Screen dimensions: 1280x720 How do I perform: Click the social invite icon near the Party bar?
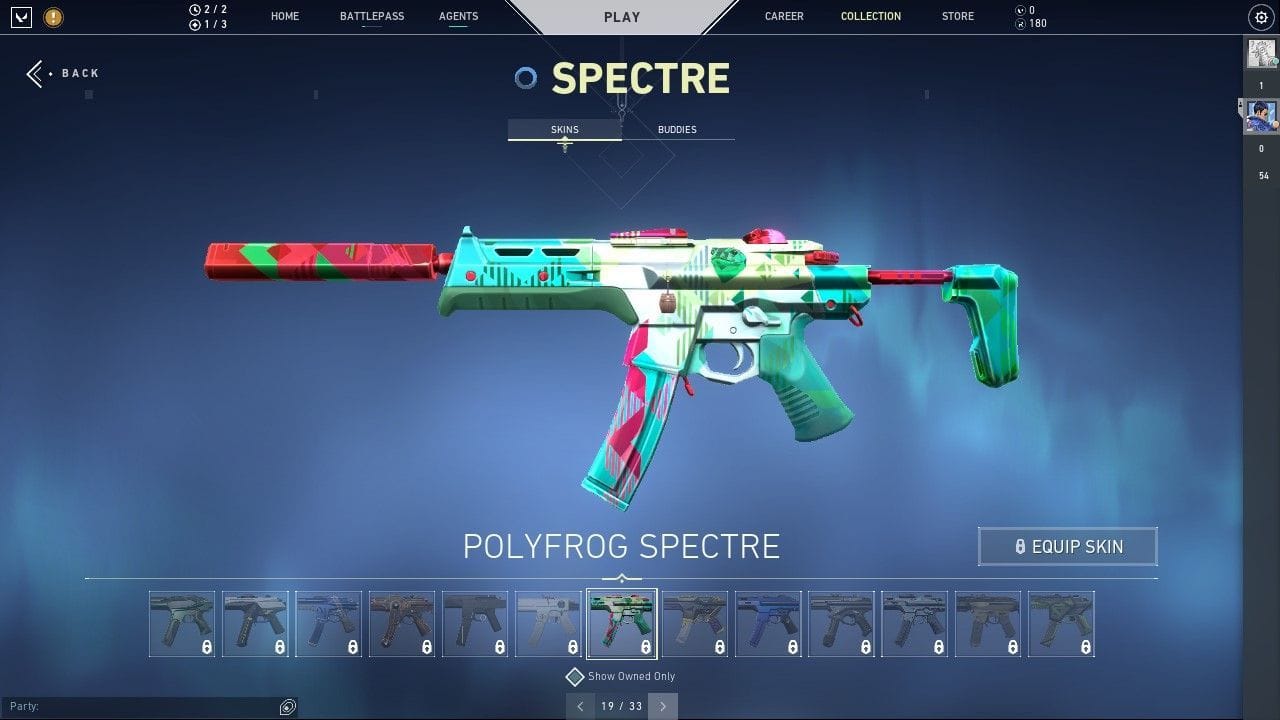(288, 707)
